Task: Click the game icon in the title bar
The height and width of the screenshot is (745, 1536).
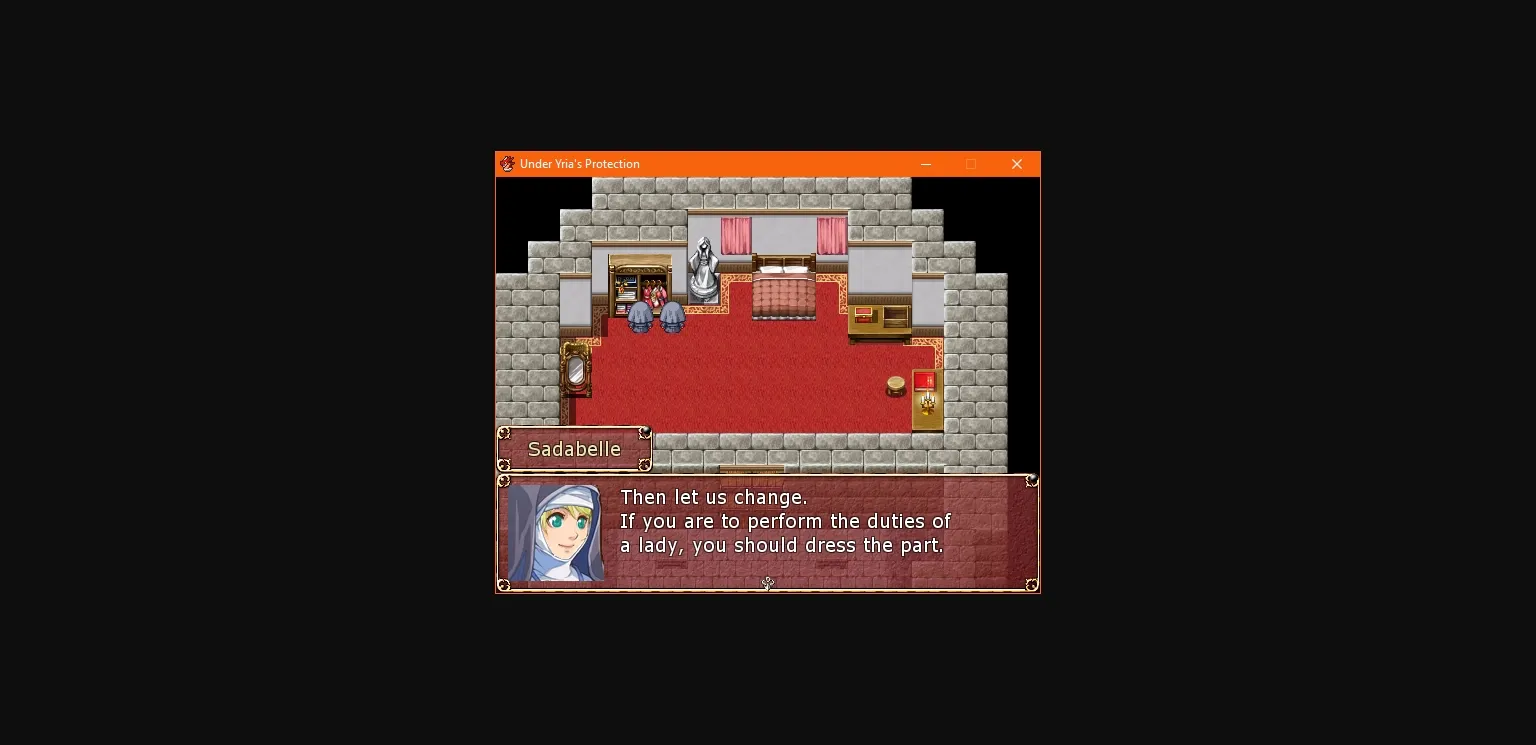Action: point(507,163)
